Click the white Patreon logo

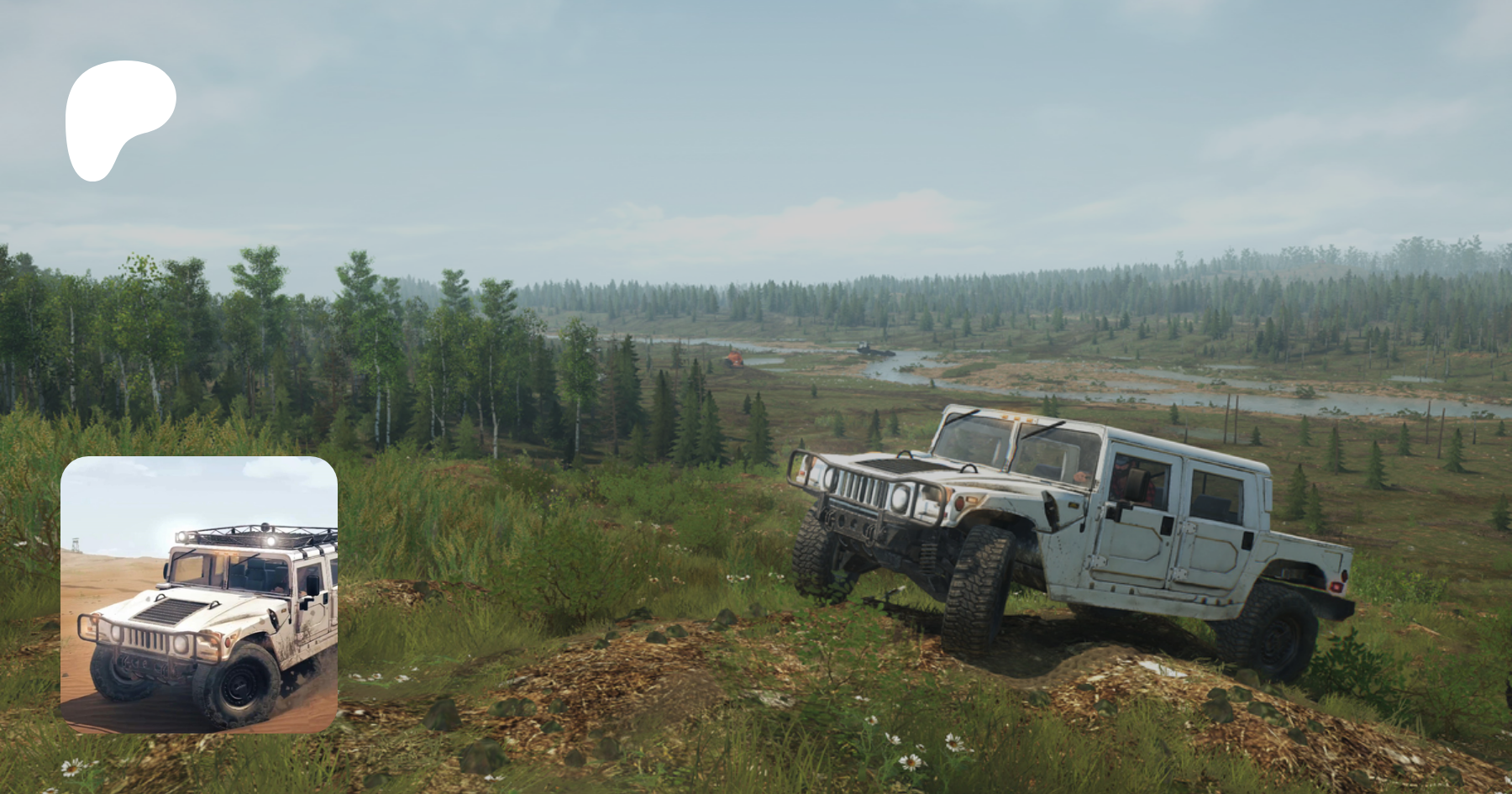(x=118, y=118)
